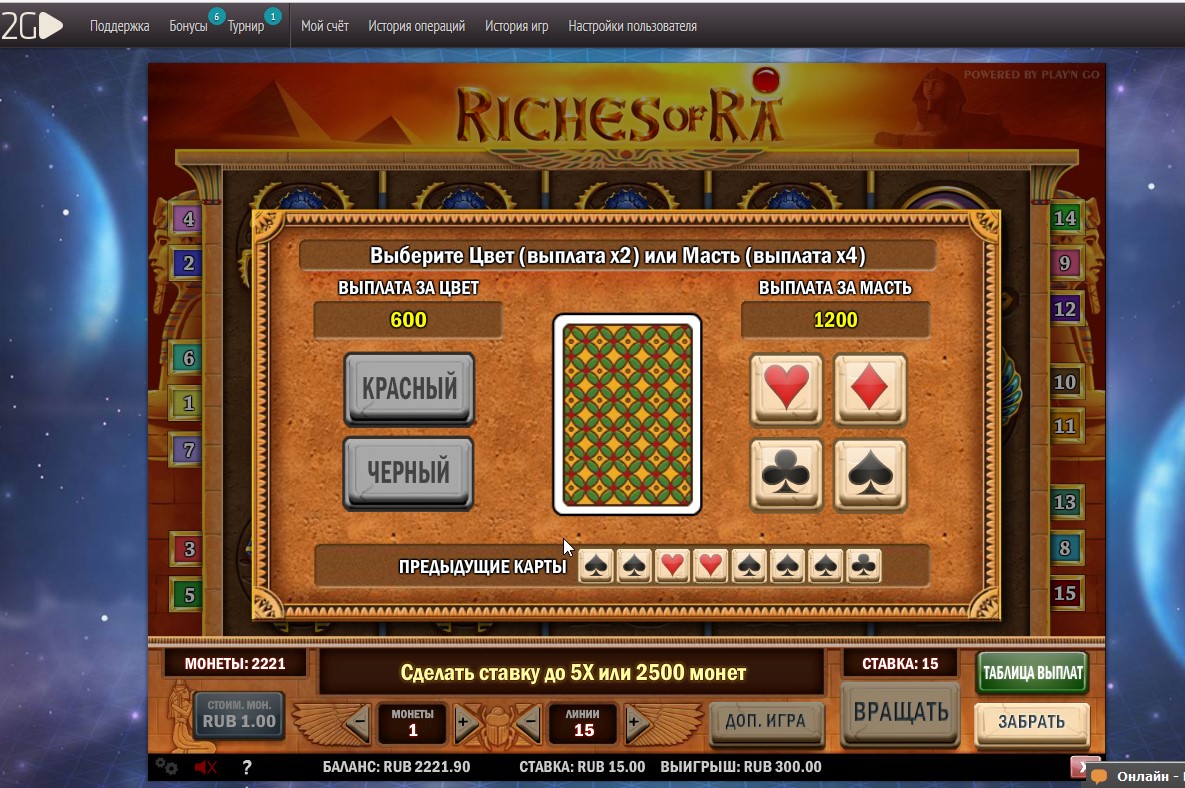This screenshot has height=788, width=1185.
Task: Open the Таблица выплат paytable
Action: 1032,673
